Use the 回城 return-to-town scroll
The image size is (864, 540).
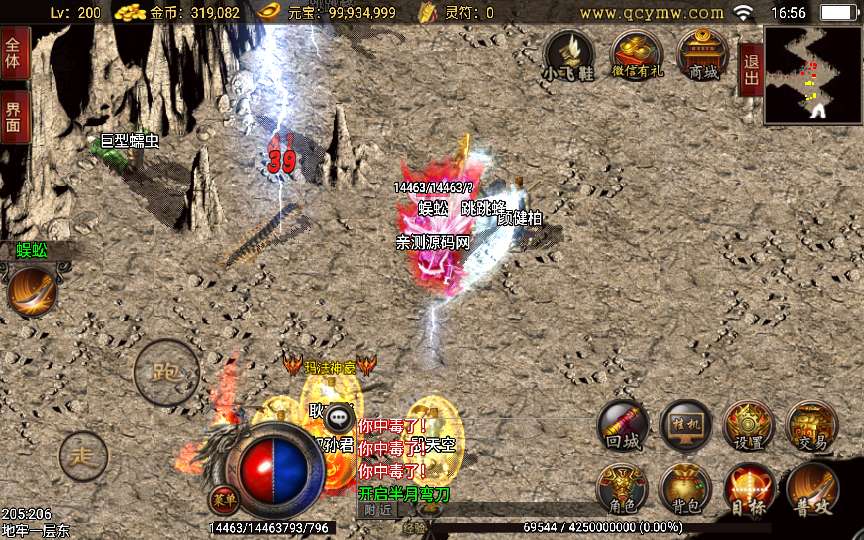622,426
